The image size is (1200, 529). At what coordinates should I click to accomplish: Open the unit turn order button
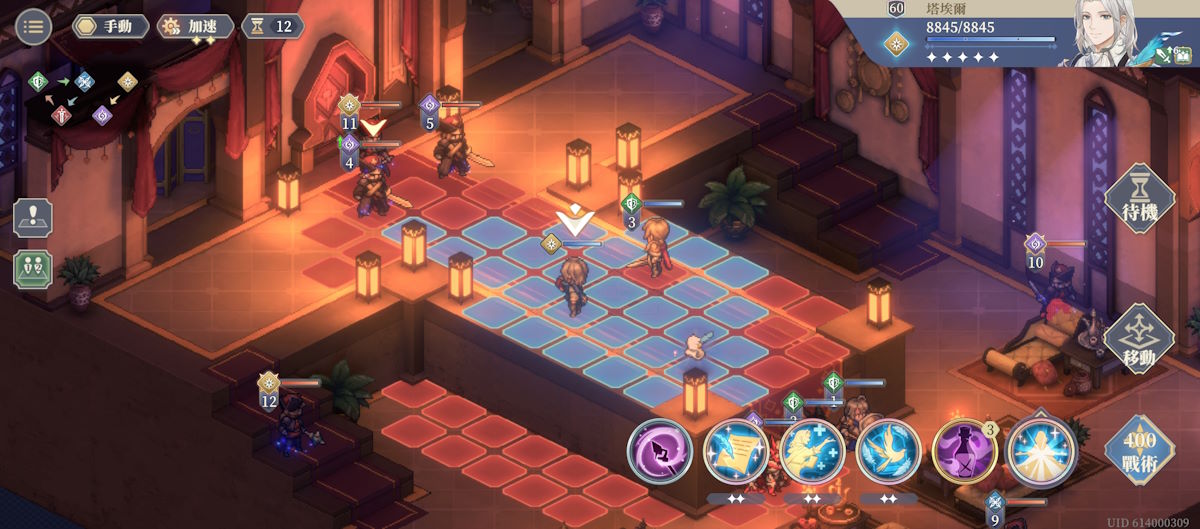33,268
